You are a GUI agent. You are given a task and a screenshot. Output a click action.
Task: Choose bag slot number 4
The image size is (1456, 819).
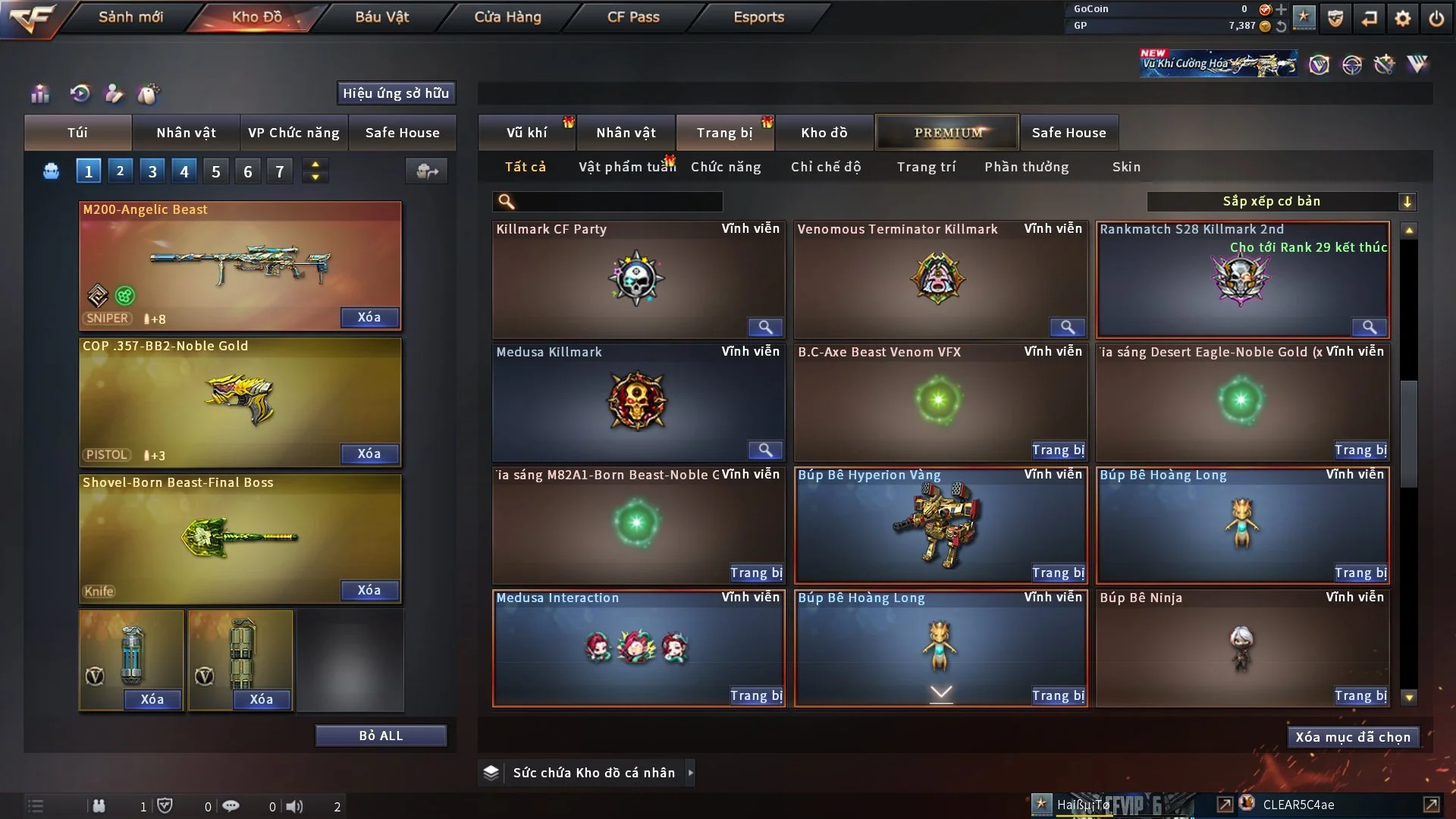(184, 171)
